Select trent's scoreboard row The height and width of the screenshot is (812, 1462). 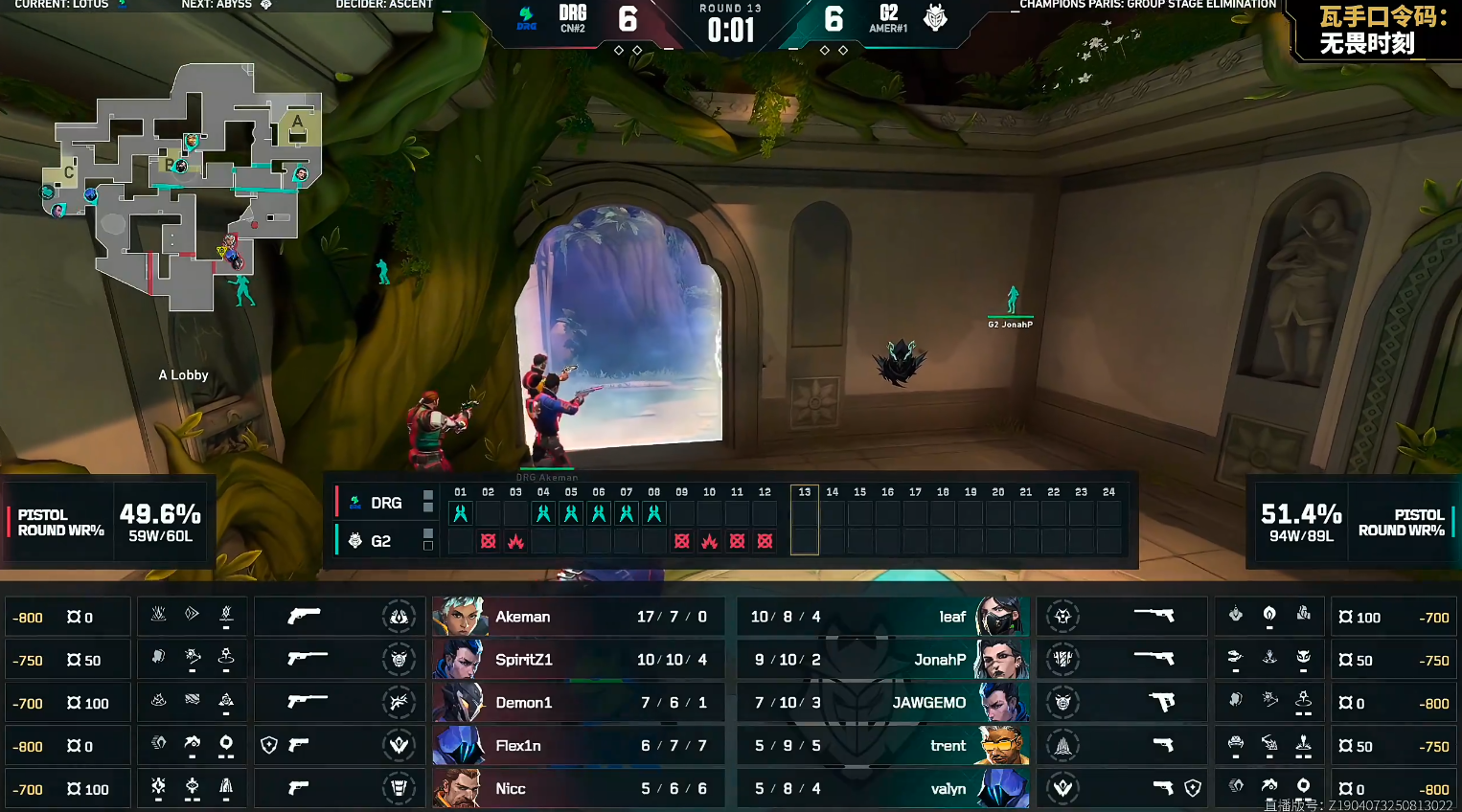[881, 746]
